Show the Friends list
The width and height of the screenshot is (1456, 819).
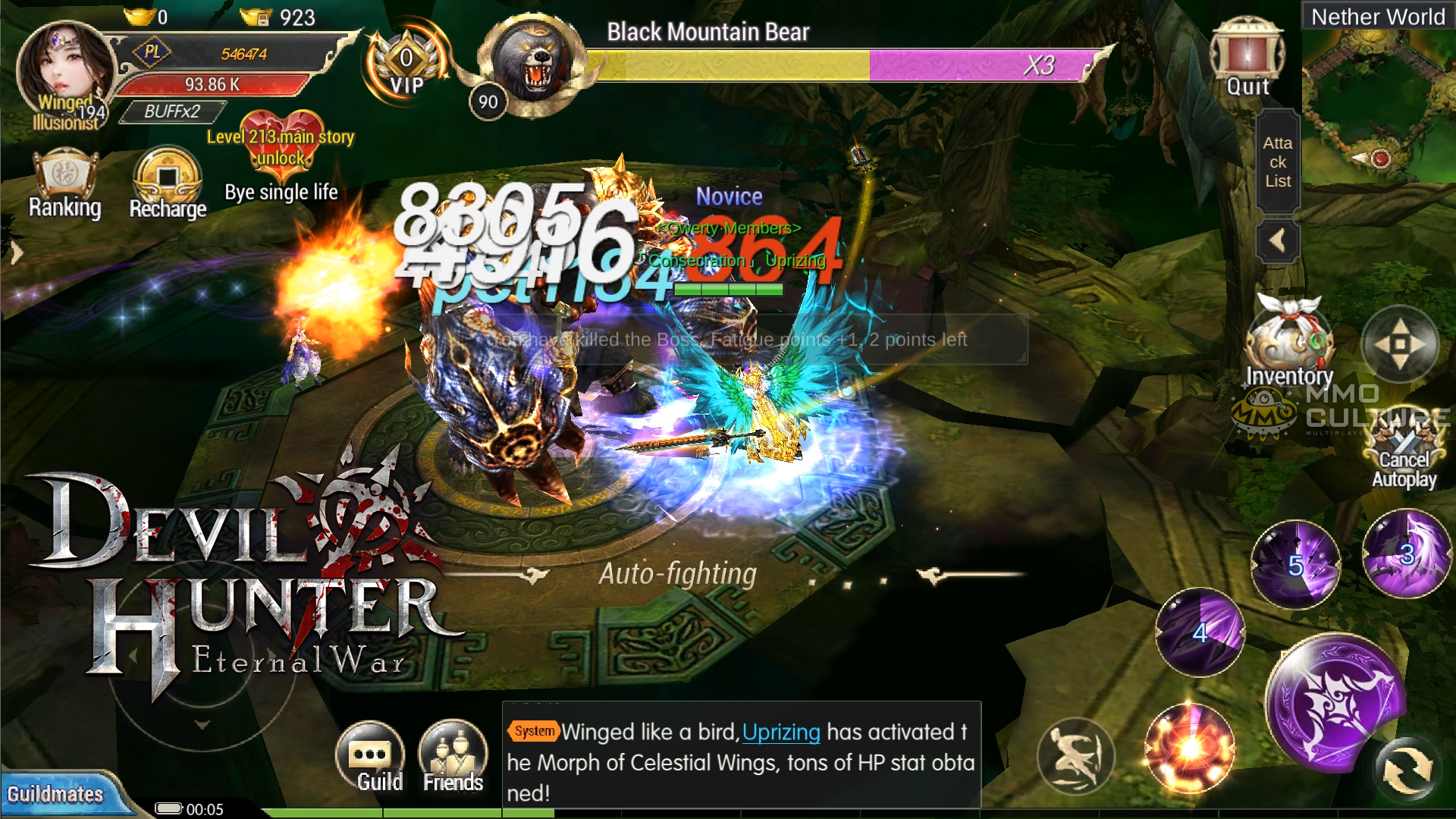click(x=453, y=757)
